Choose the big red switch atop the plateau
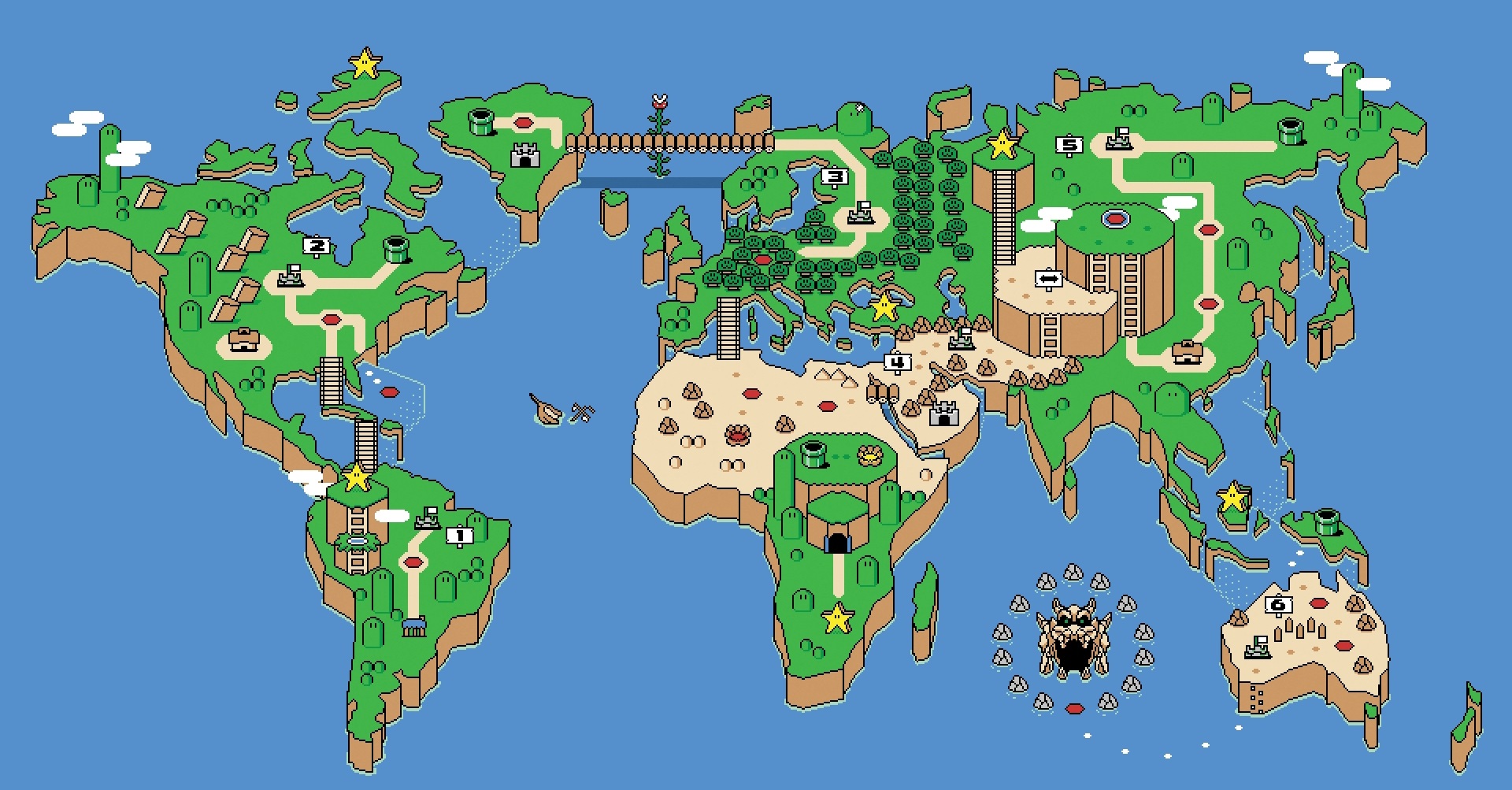Viewport: 1512px width, 790px height. pos(1115,218)
